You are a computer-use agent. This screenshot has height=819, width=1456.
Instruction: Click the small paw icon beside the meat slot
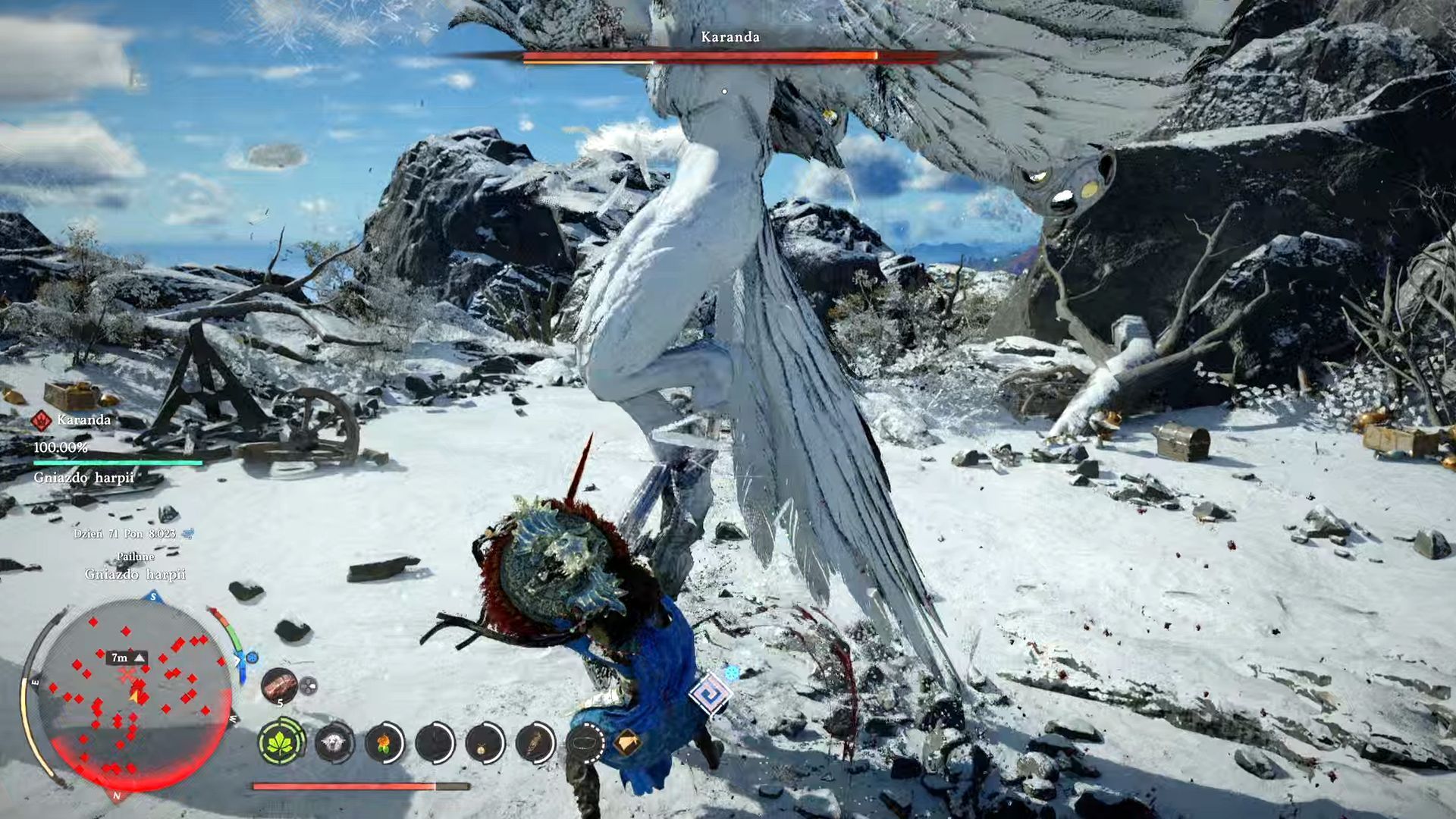coord(308,686)
